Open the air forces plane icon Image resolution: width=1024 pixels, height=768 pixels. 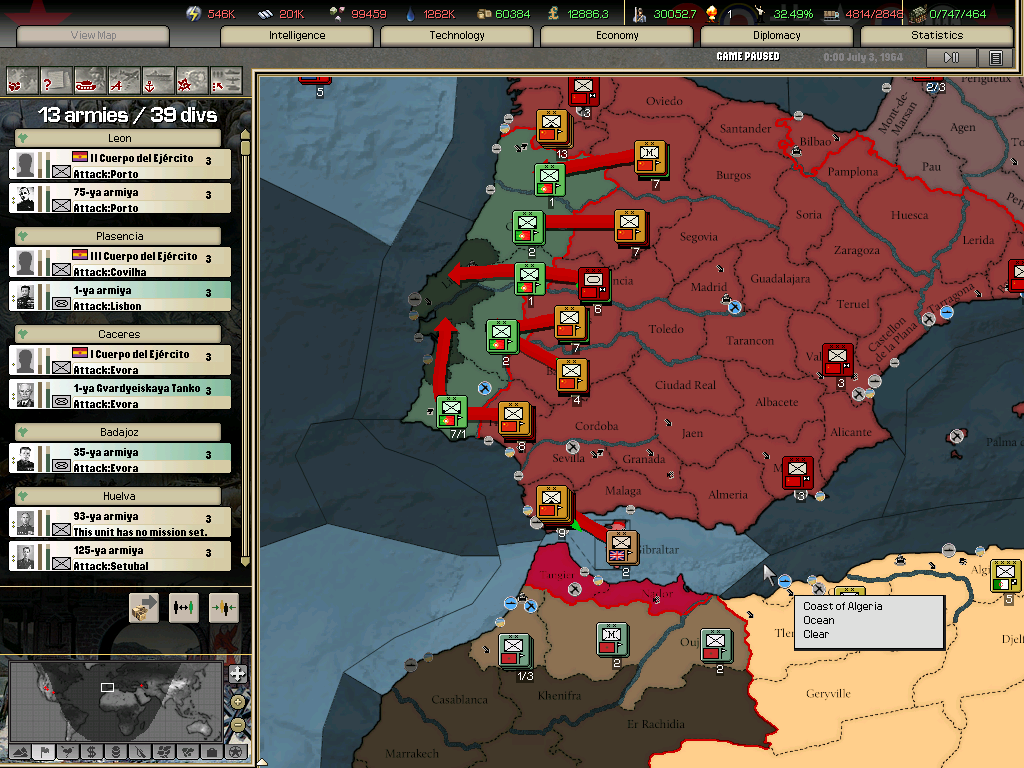[123, 79]
